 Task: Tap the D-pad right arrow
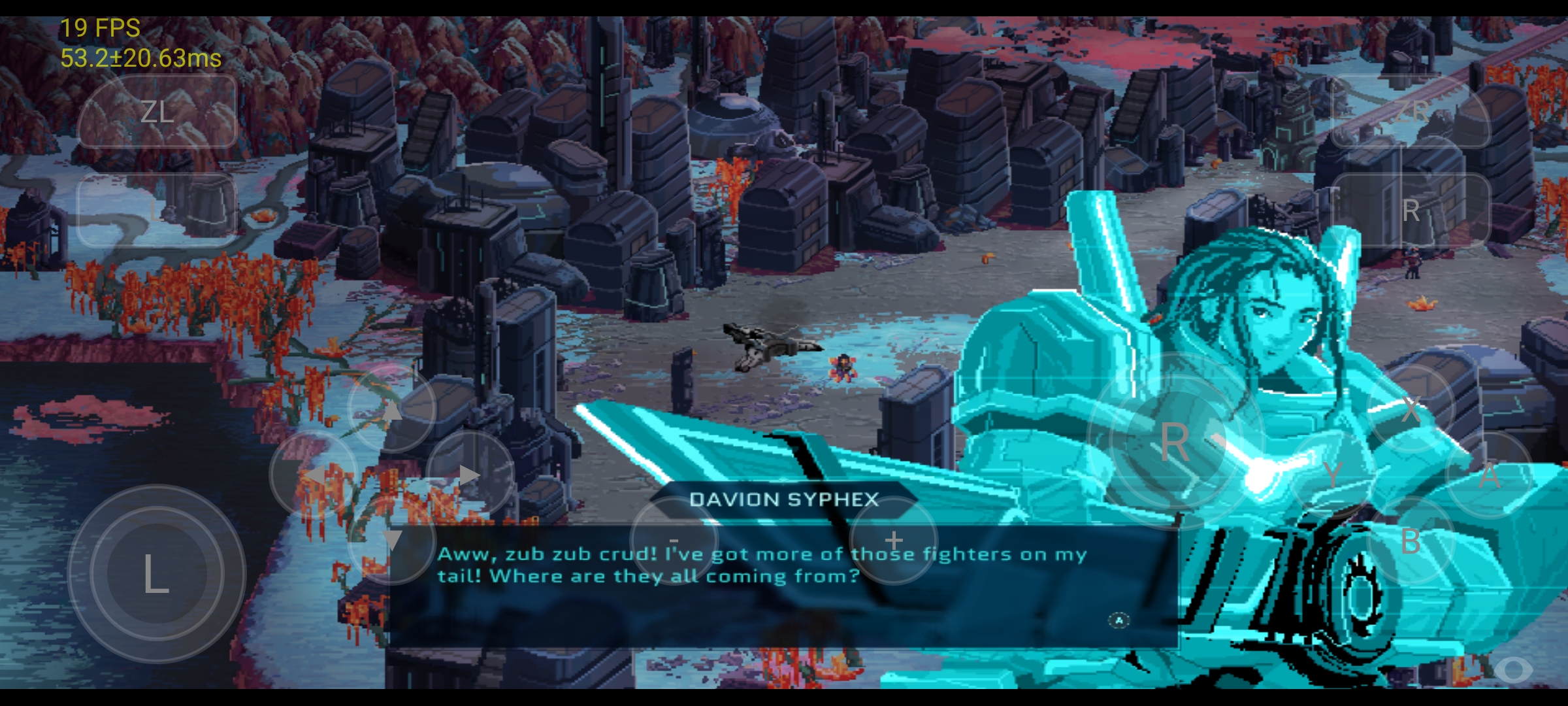pos(470,475)
